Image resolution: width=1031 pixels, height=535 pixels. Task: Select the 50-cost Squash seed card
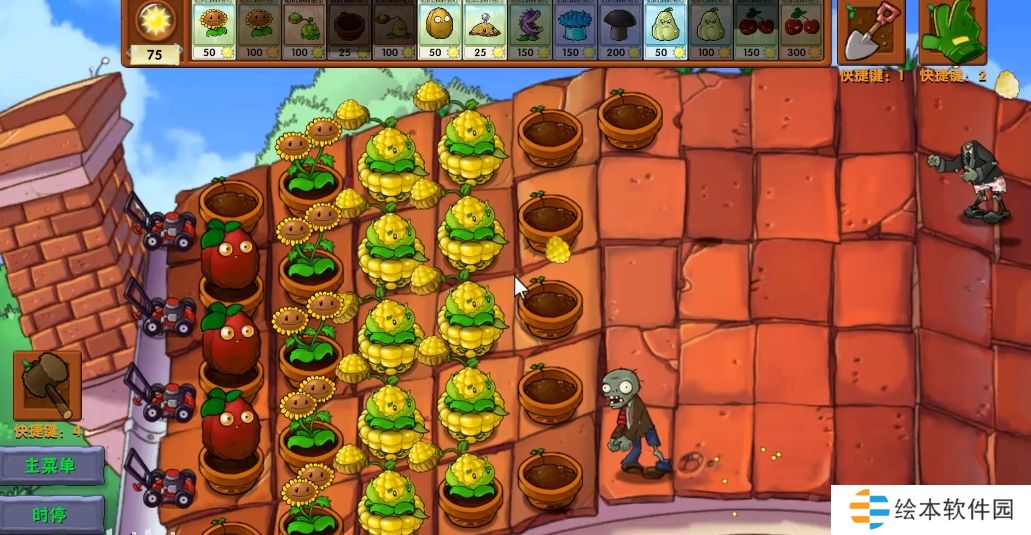[x=665, y=30]
